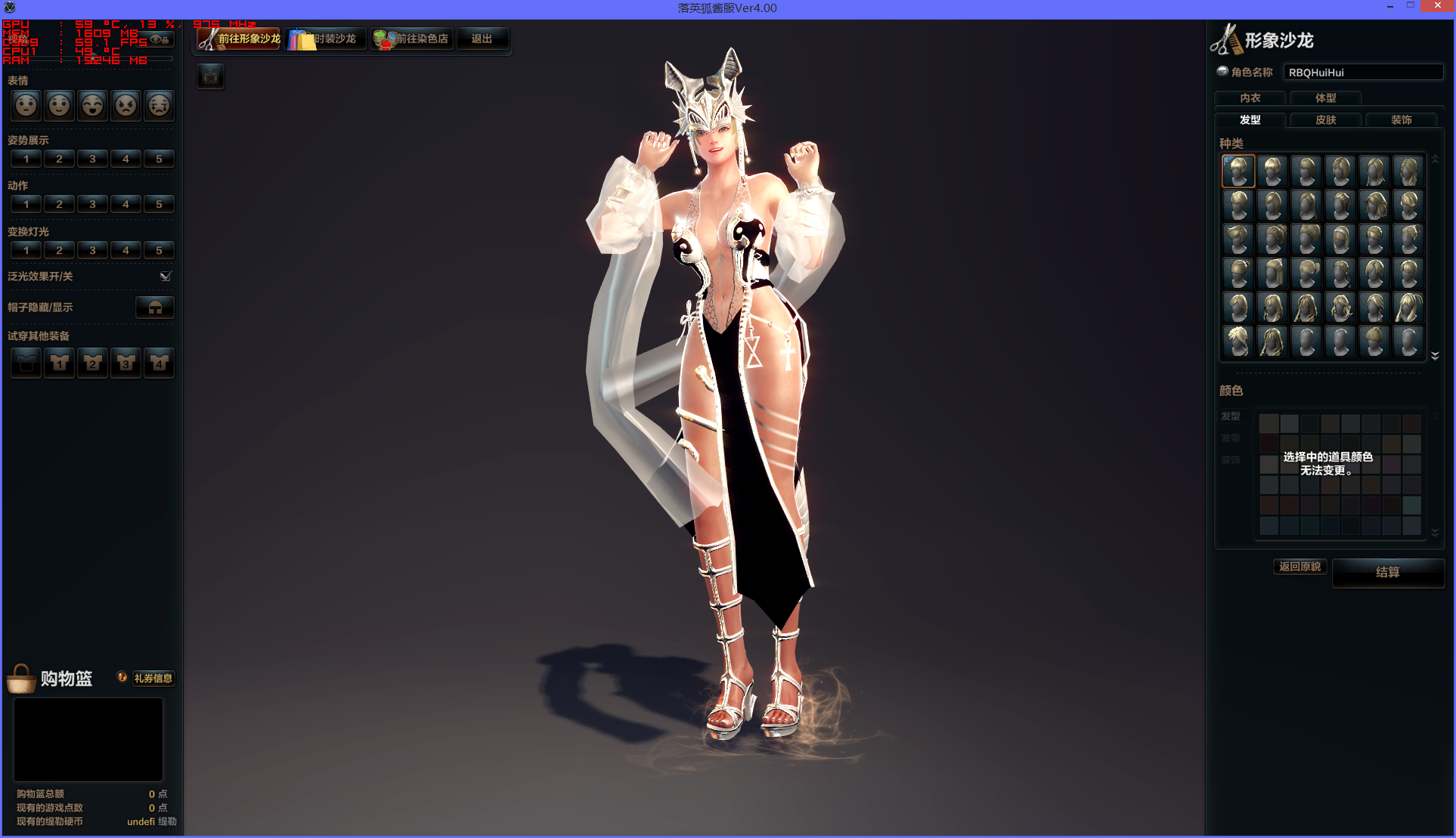Click the scissors icon beside 形象沙龙 title
This screenshot has height=838, width=1456.
click(1226, 39)
